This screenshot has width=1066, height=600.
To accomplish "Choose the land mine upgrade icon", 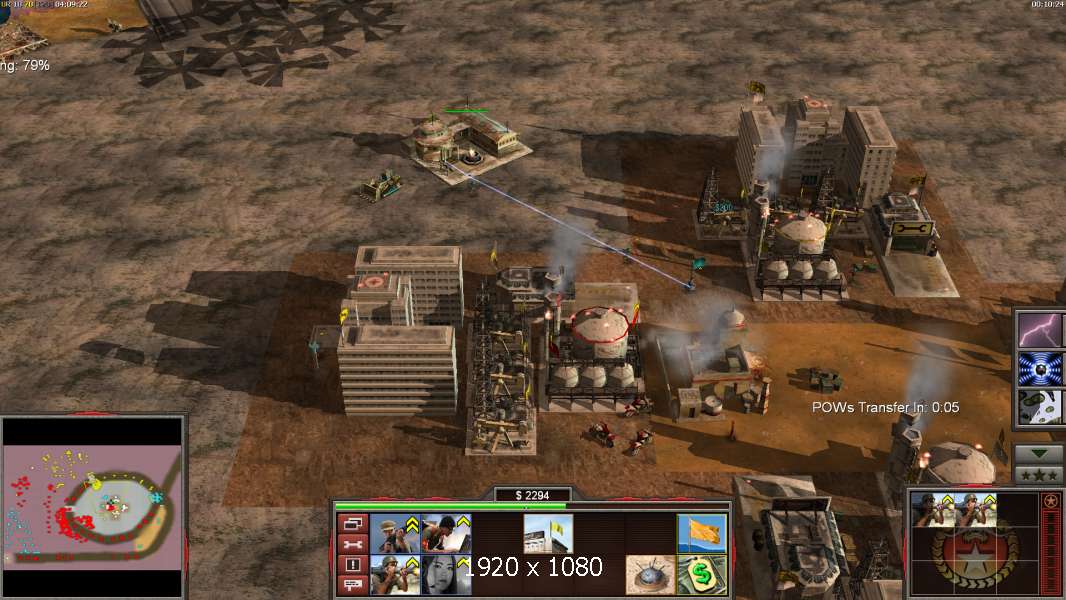I will pos(650,575).
